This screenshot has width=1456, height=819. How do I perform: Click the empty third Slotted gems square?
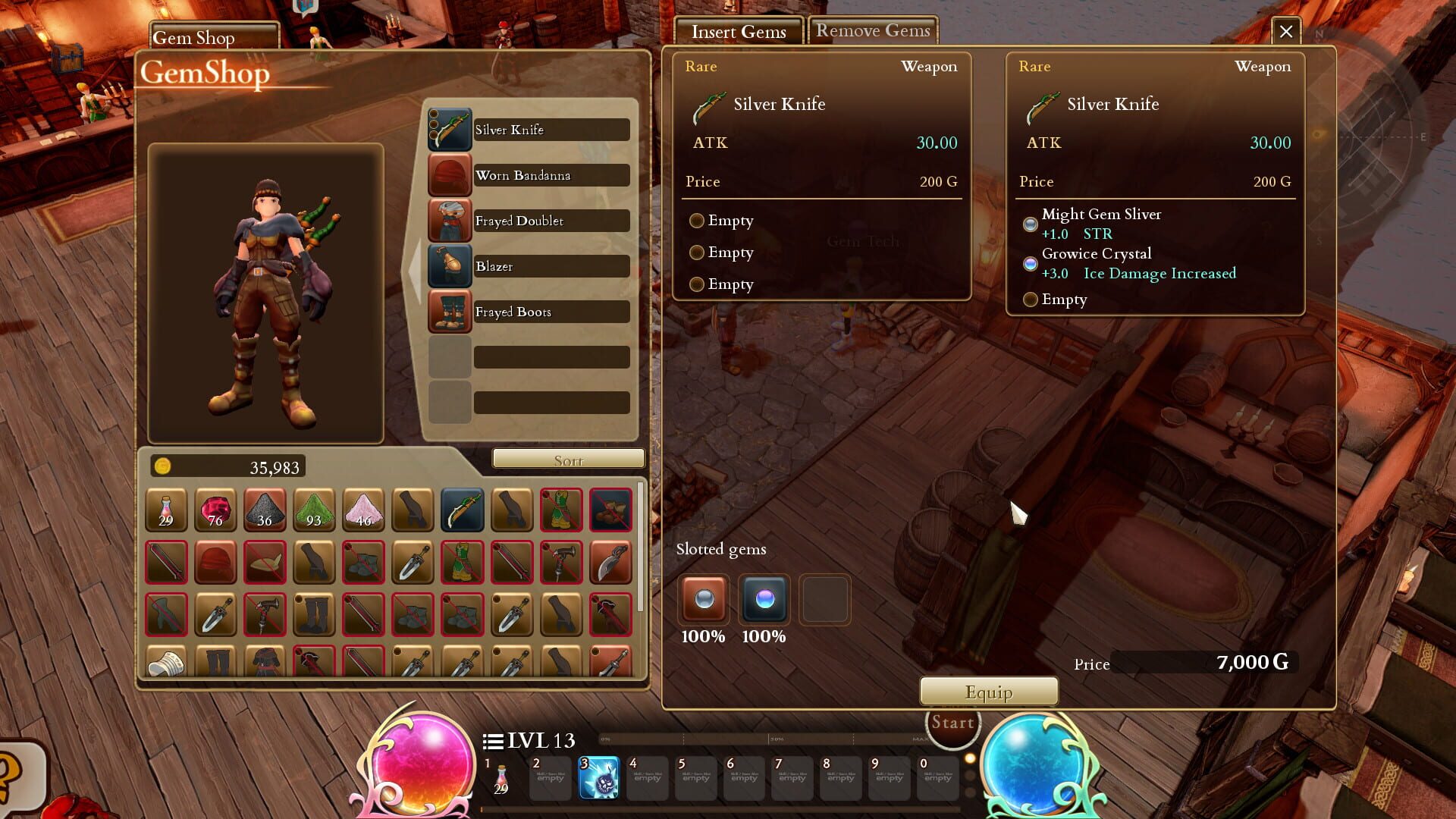pos(825,599)
